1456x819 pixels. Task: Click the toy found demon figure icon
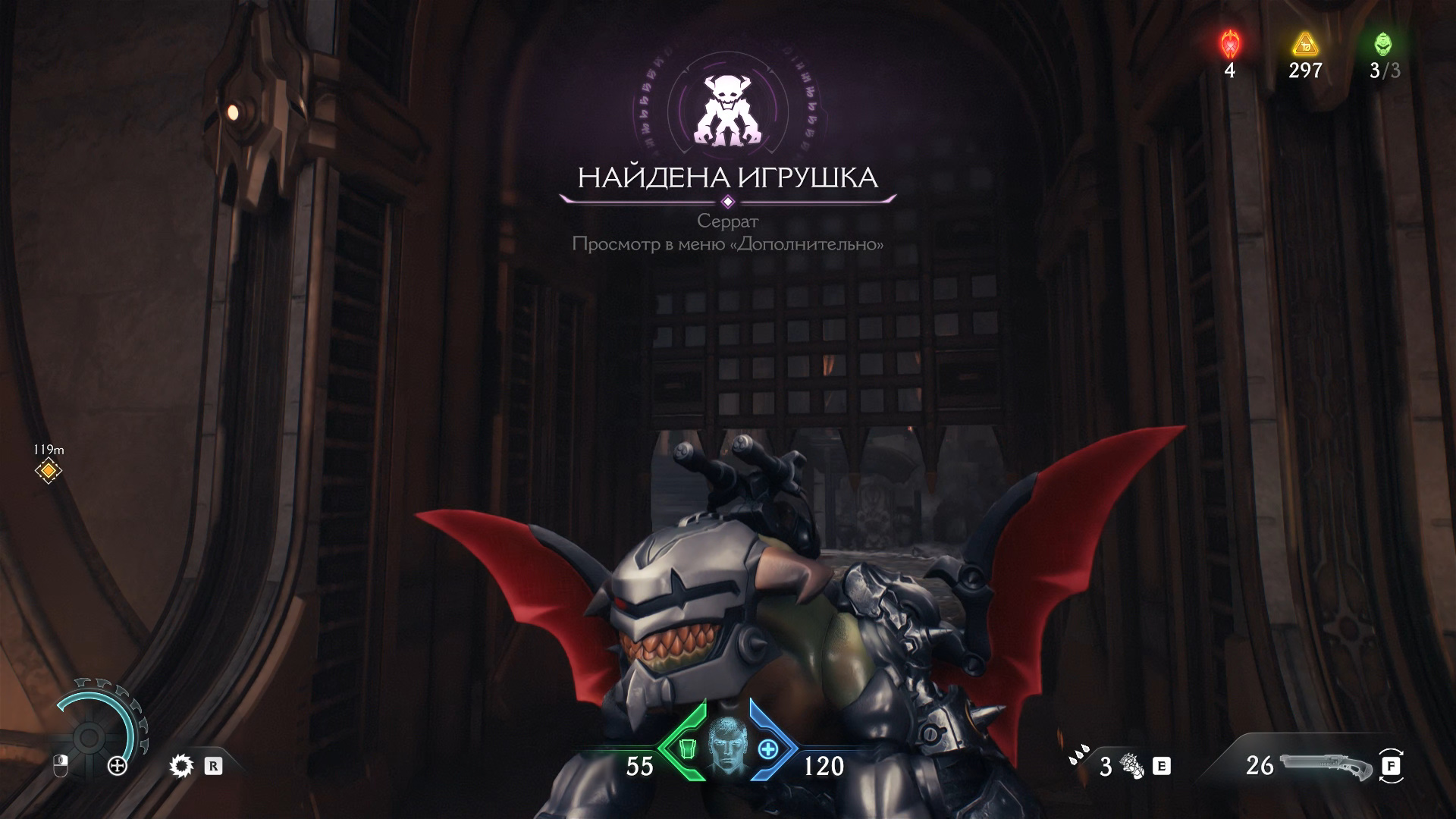click(728, 111)
